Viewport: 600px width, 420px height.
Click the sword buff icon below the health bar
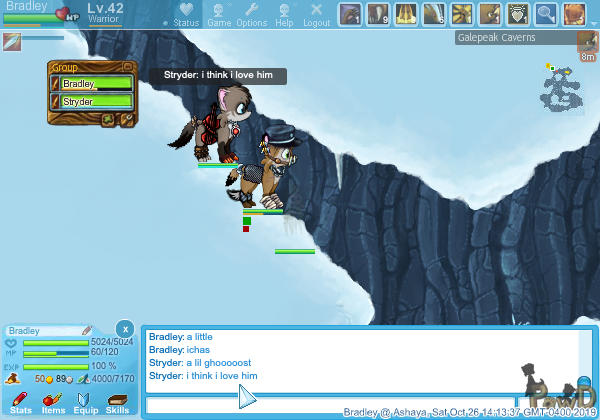coord(12,41)
